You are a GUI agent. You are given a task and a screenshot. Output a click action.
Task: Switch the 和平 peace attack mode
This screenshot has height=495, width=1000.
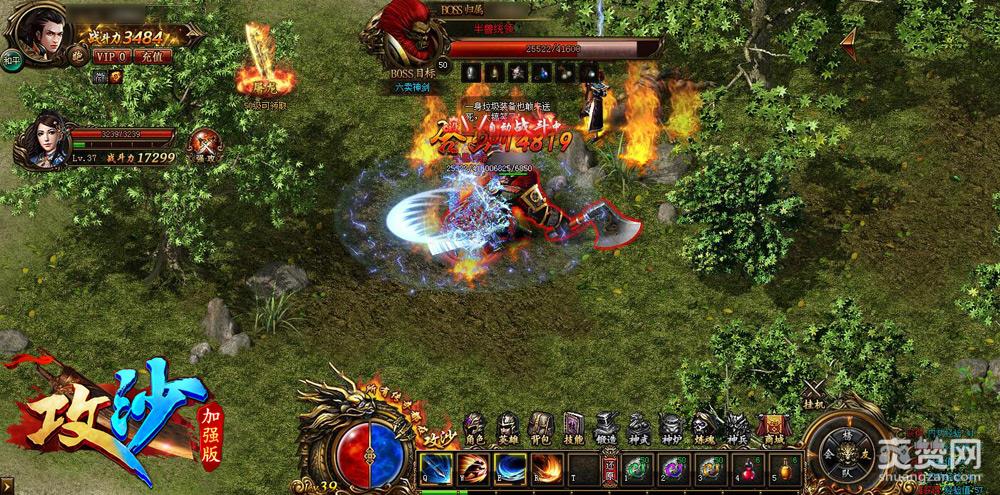point(12,58)
